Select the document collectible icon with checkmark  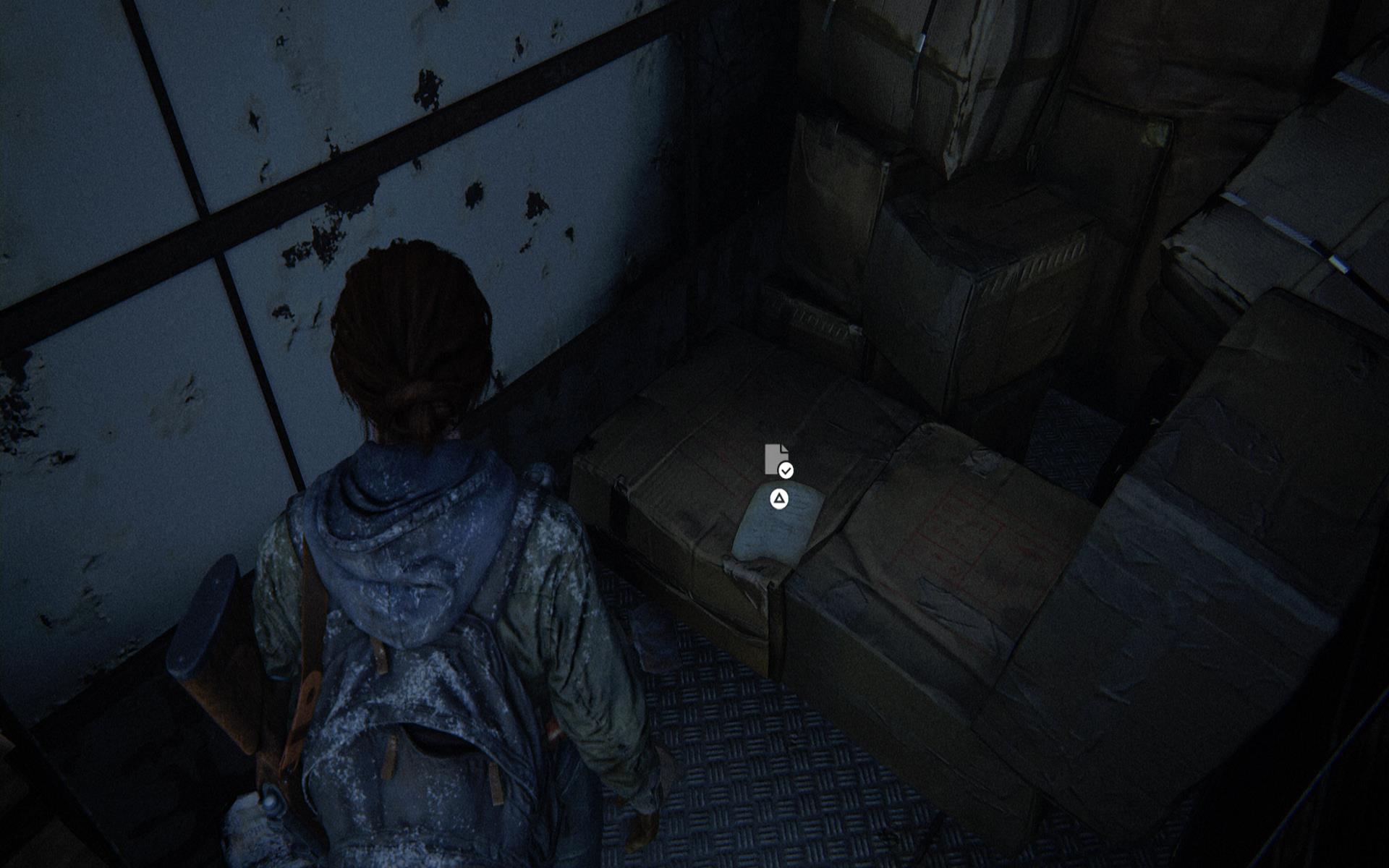tap(778, 461)
